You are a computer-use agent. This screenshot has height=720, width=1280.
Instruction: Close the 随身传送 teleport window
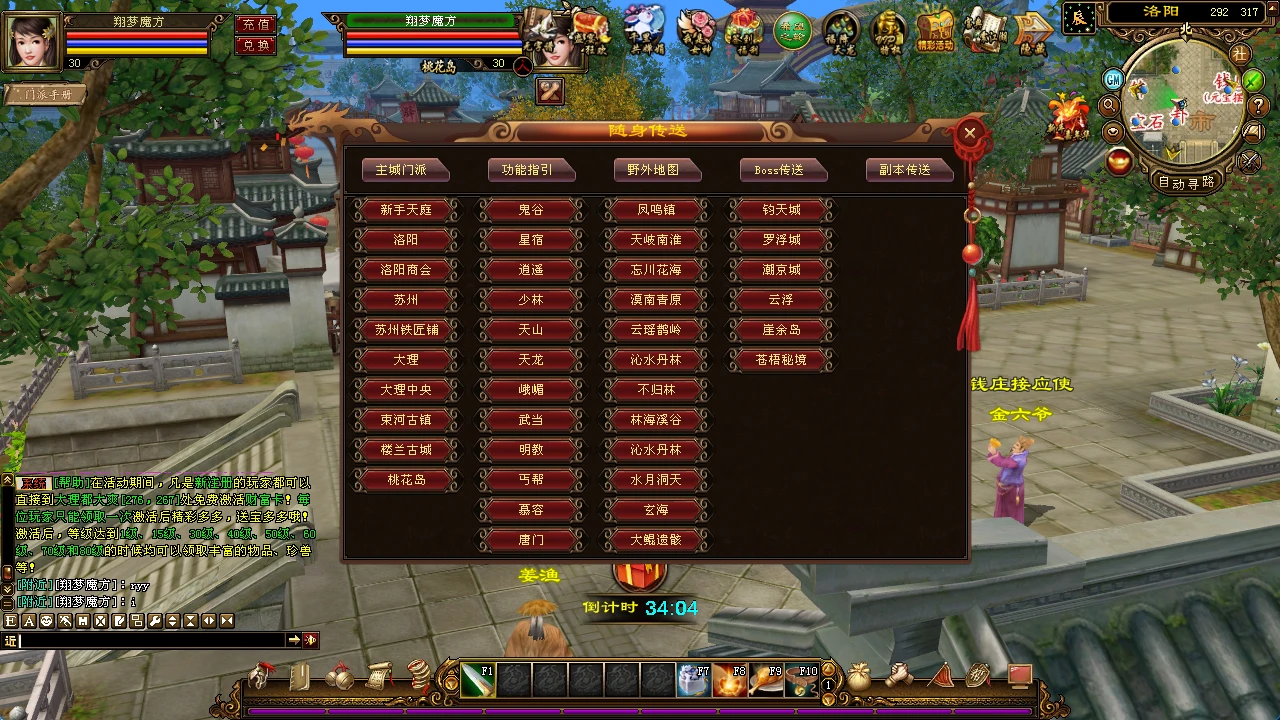[x=968, y=133]
